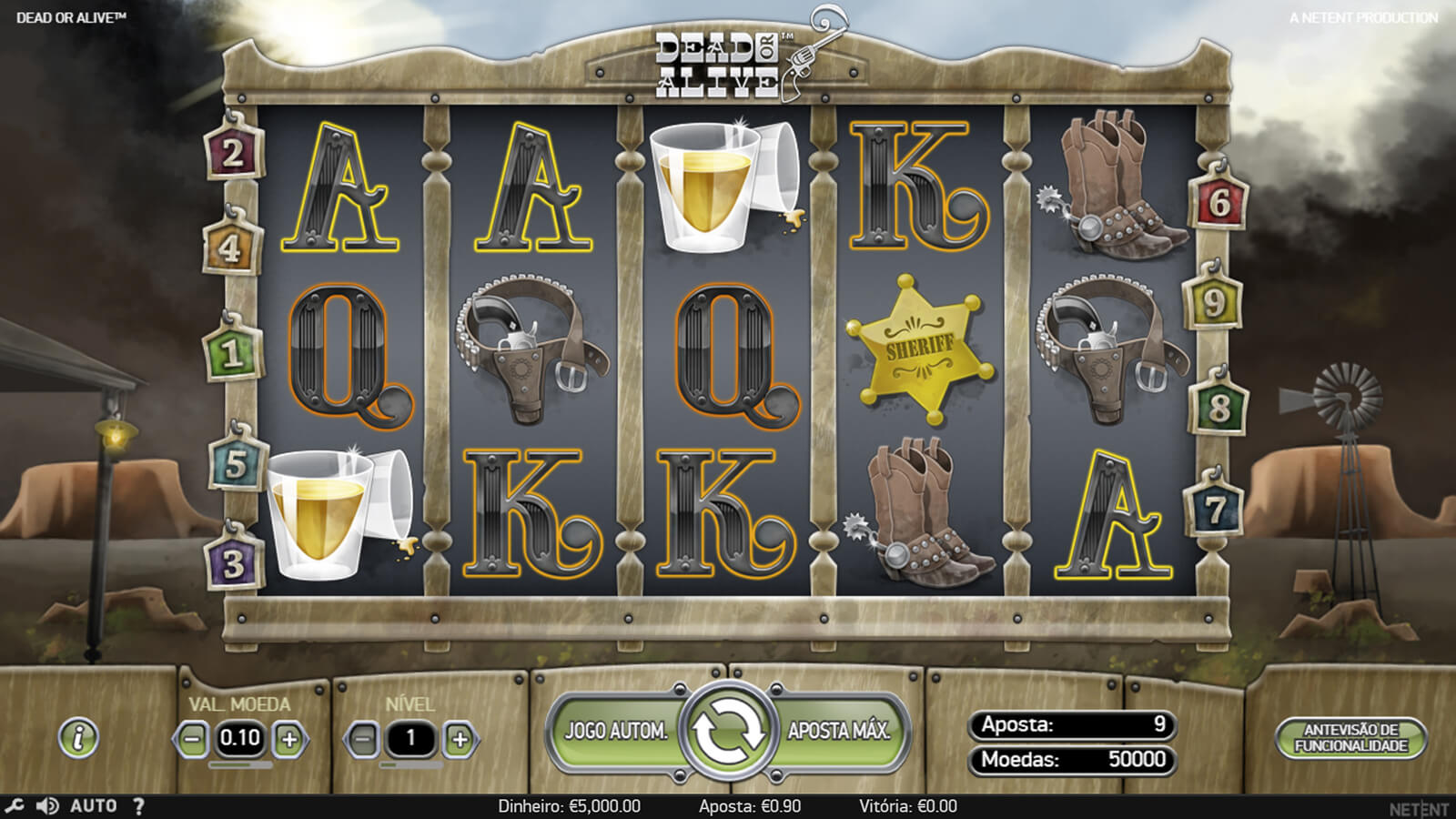
Task: Select payline tag number 2
Action: click(233, 153)
